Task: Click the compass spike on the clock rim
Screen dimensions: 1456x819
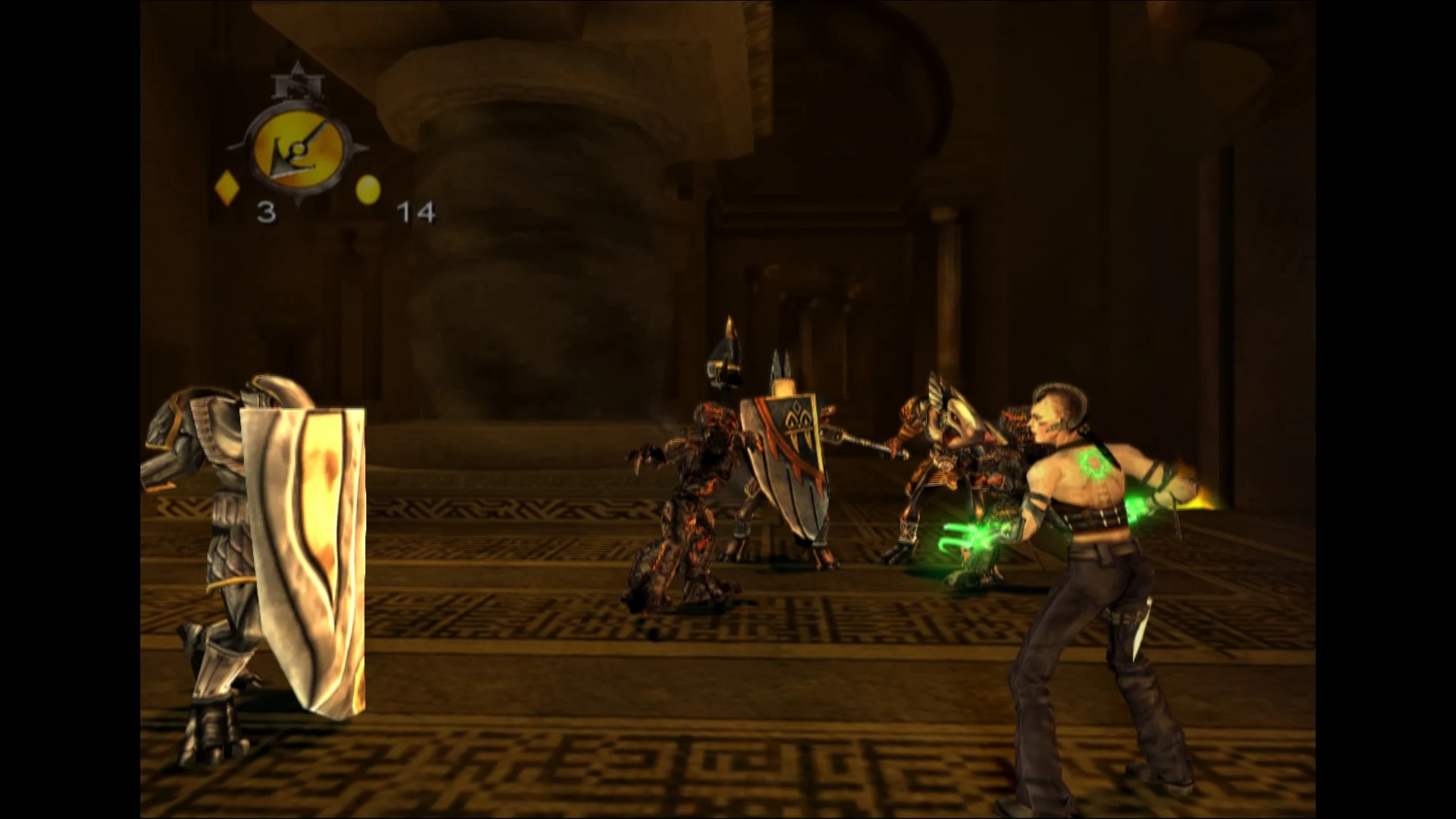Action: coord(358,146)
